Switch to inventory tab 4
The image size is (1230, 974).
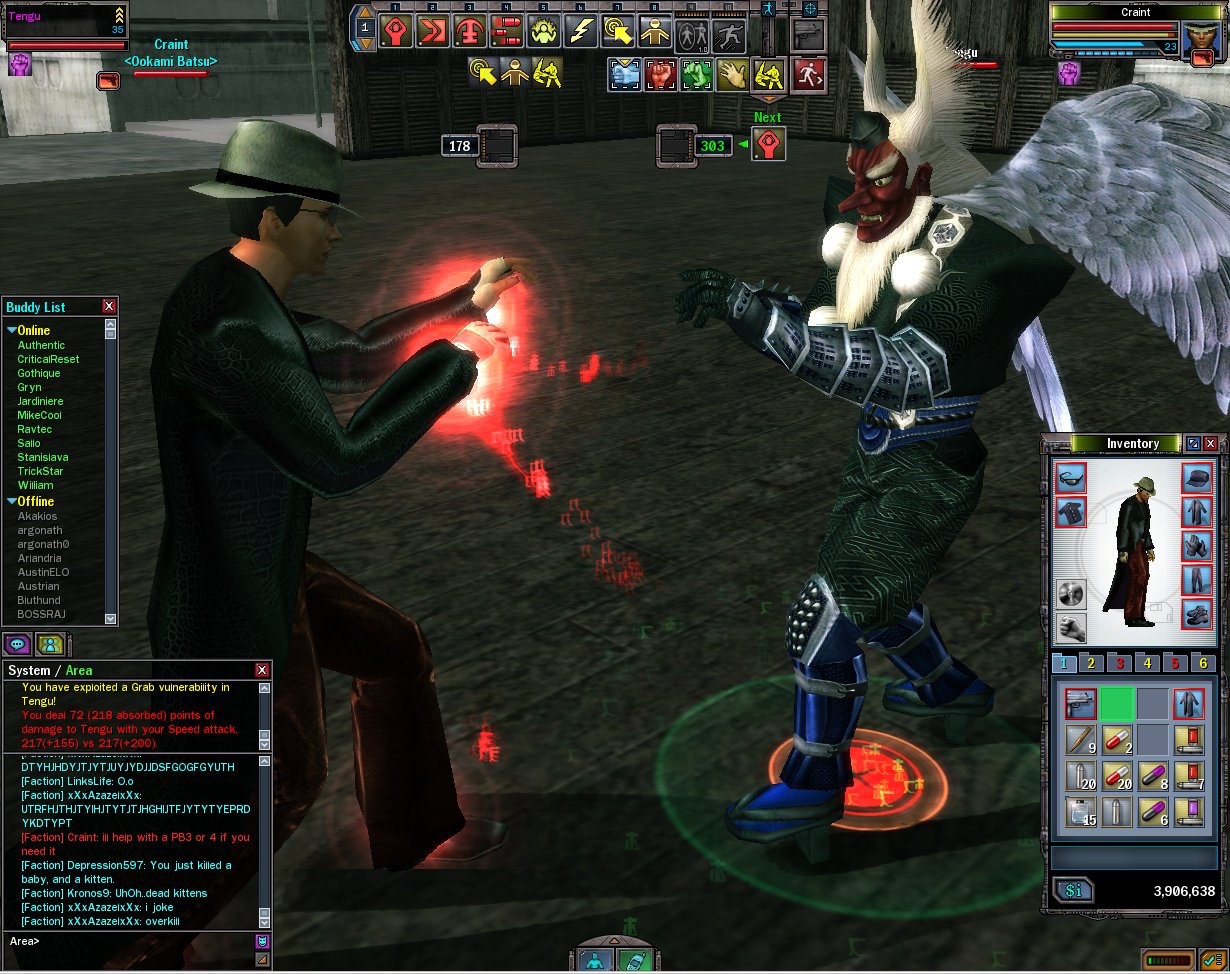click(x=1147, y=663)
